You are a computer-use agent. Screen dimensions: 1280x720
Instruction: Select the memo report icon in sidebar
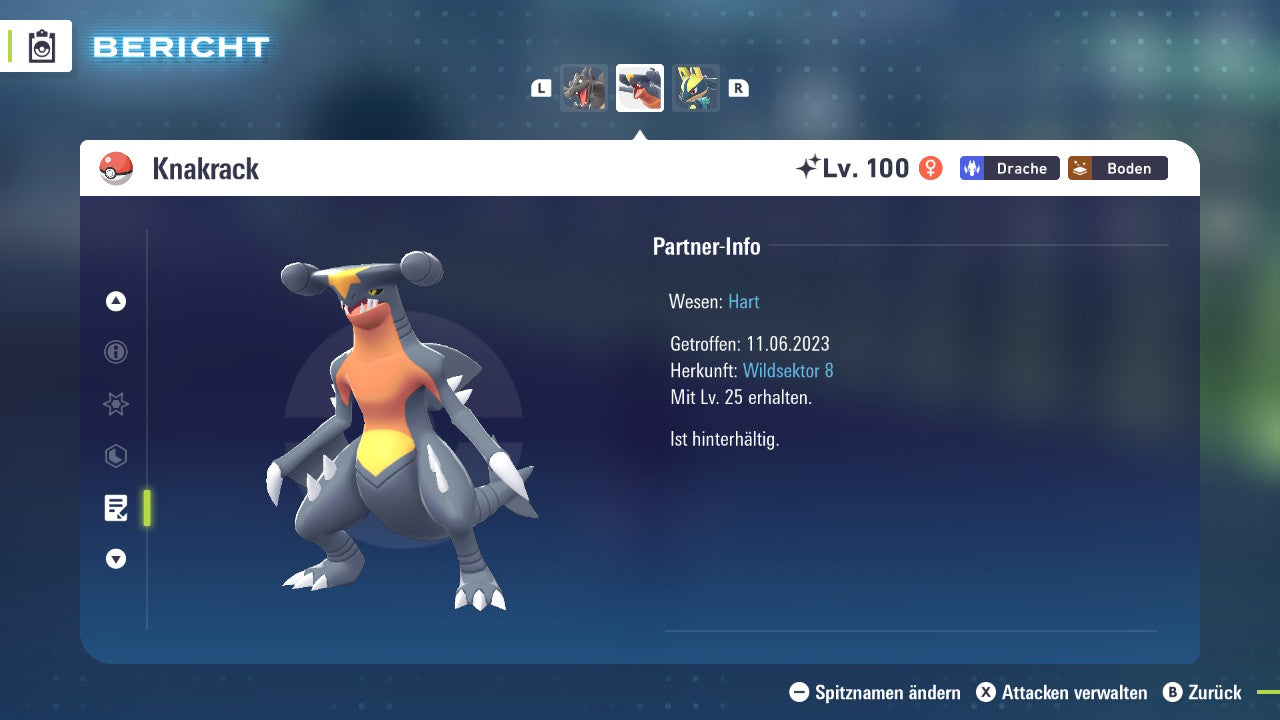(117, 508)
